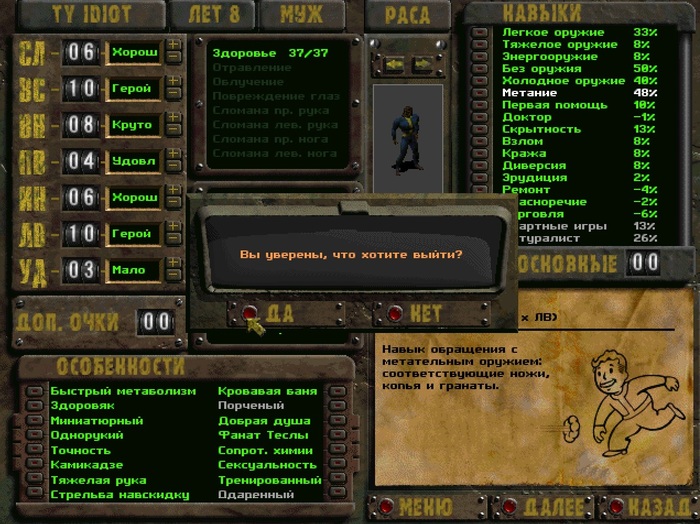Open the character name field TY IDIOT

click(90, 15)
